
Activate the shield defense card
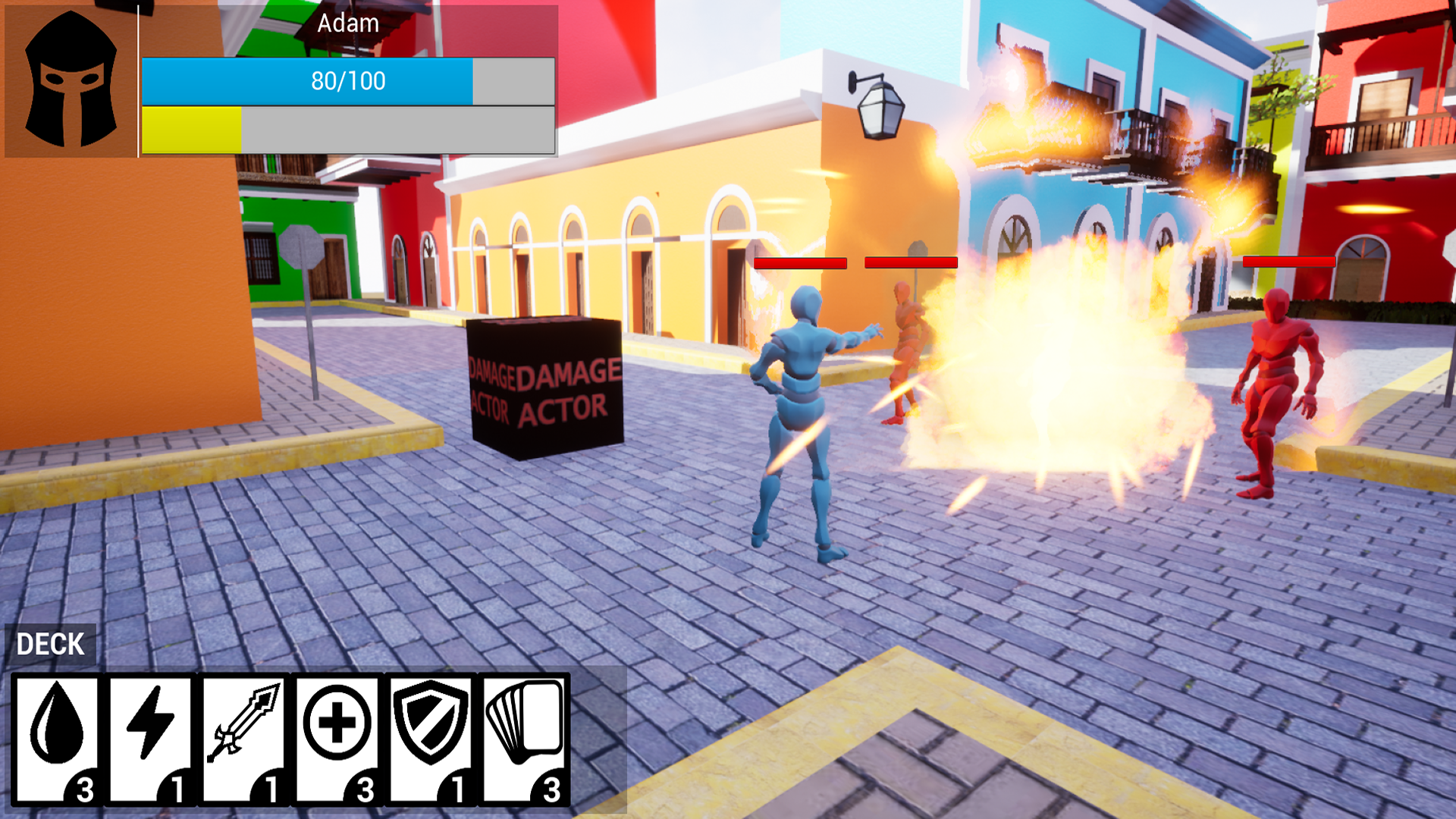point(431,739)
